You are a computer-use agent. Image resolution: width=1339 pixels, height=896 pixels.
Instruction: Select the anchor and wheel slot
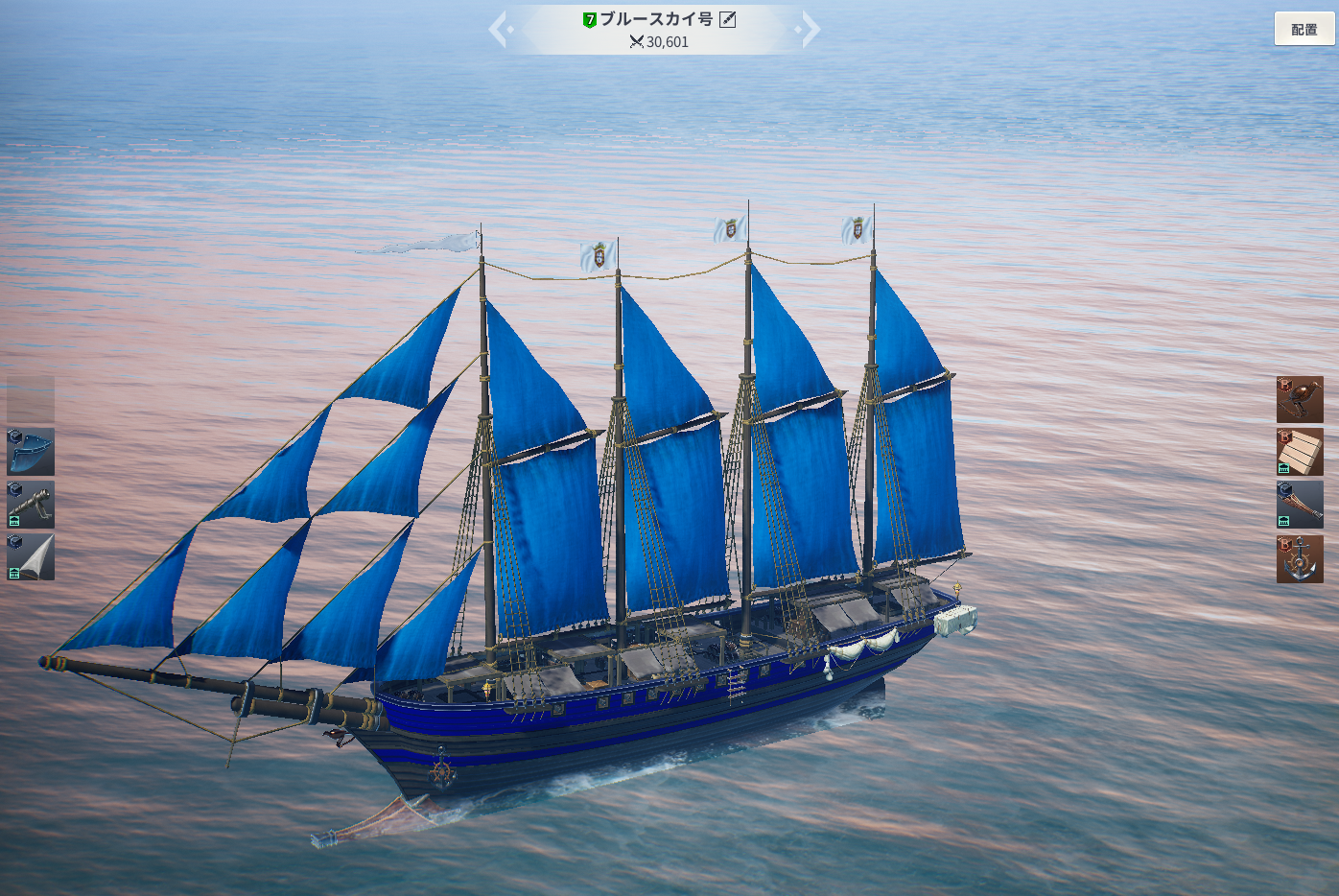point(1300,558)
